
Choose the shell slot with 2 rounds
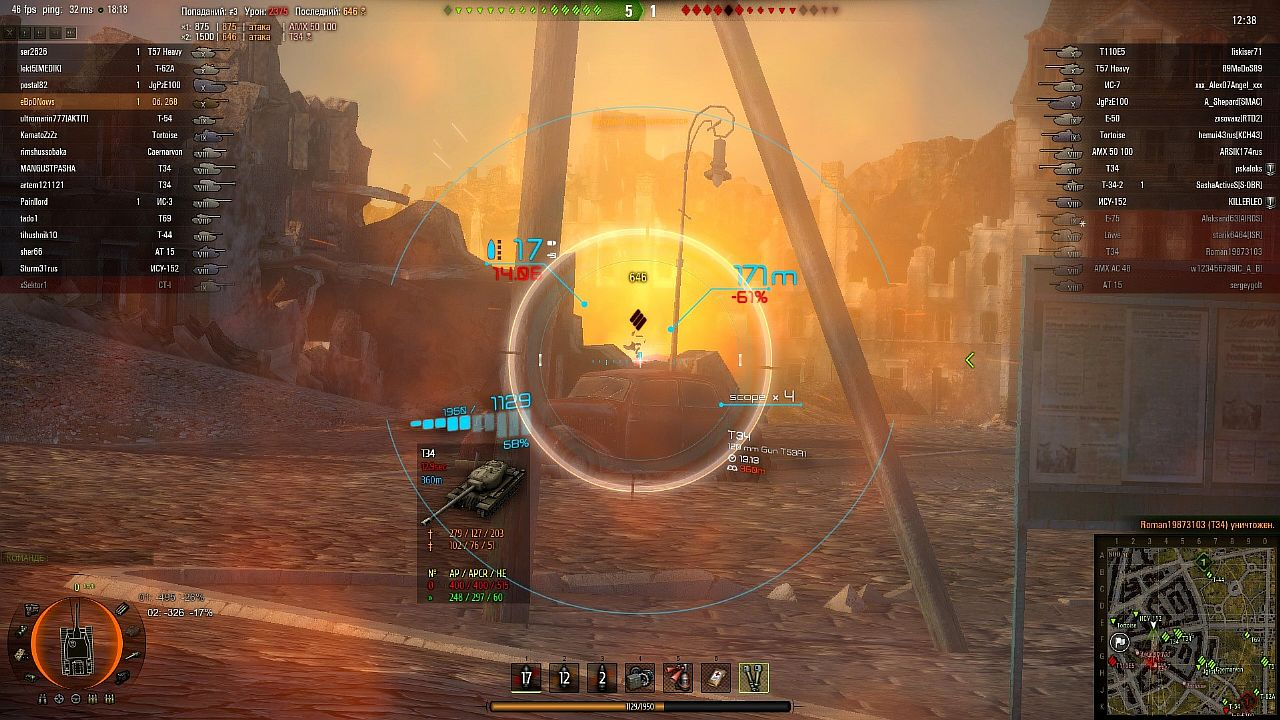point(602,678)
